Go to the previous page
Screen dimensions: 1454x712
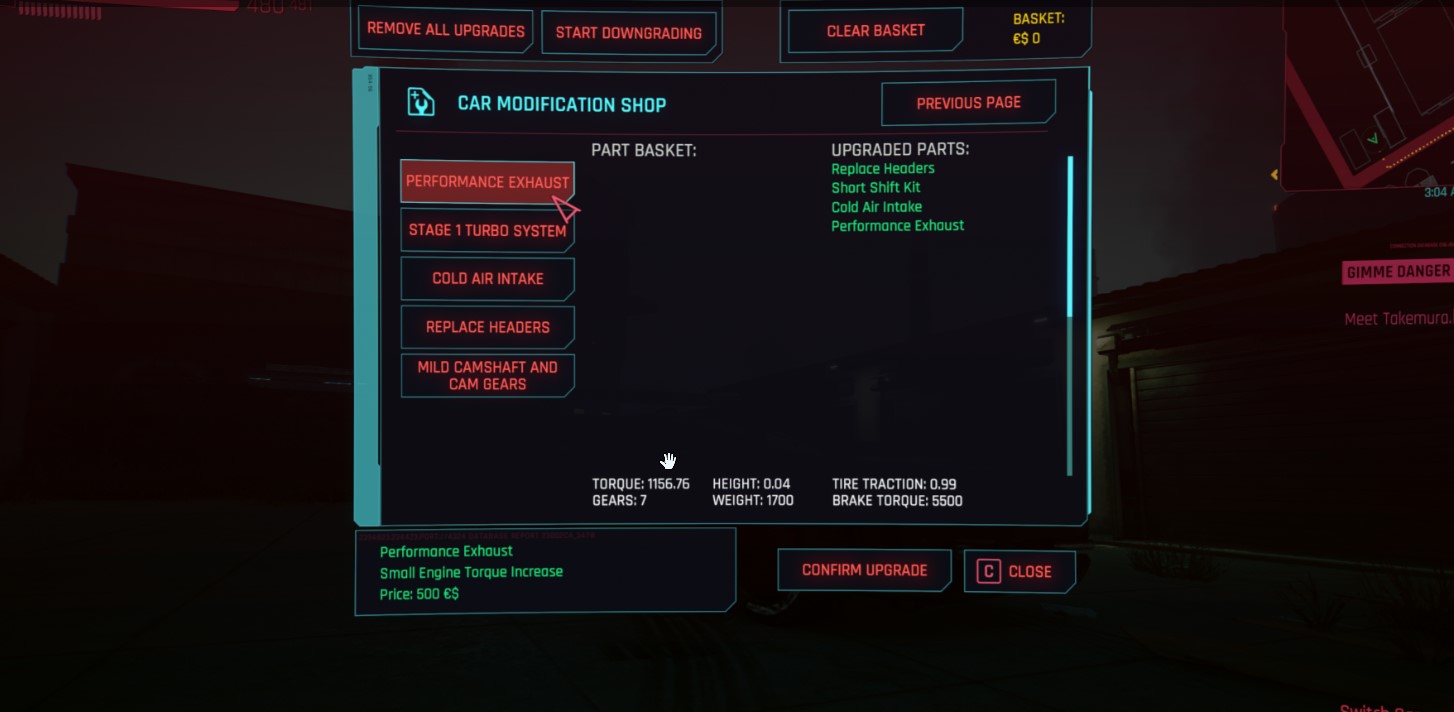coord(968,103)
